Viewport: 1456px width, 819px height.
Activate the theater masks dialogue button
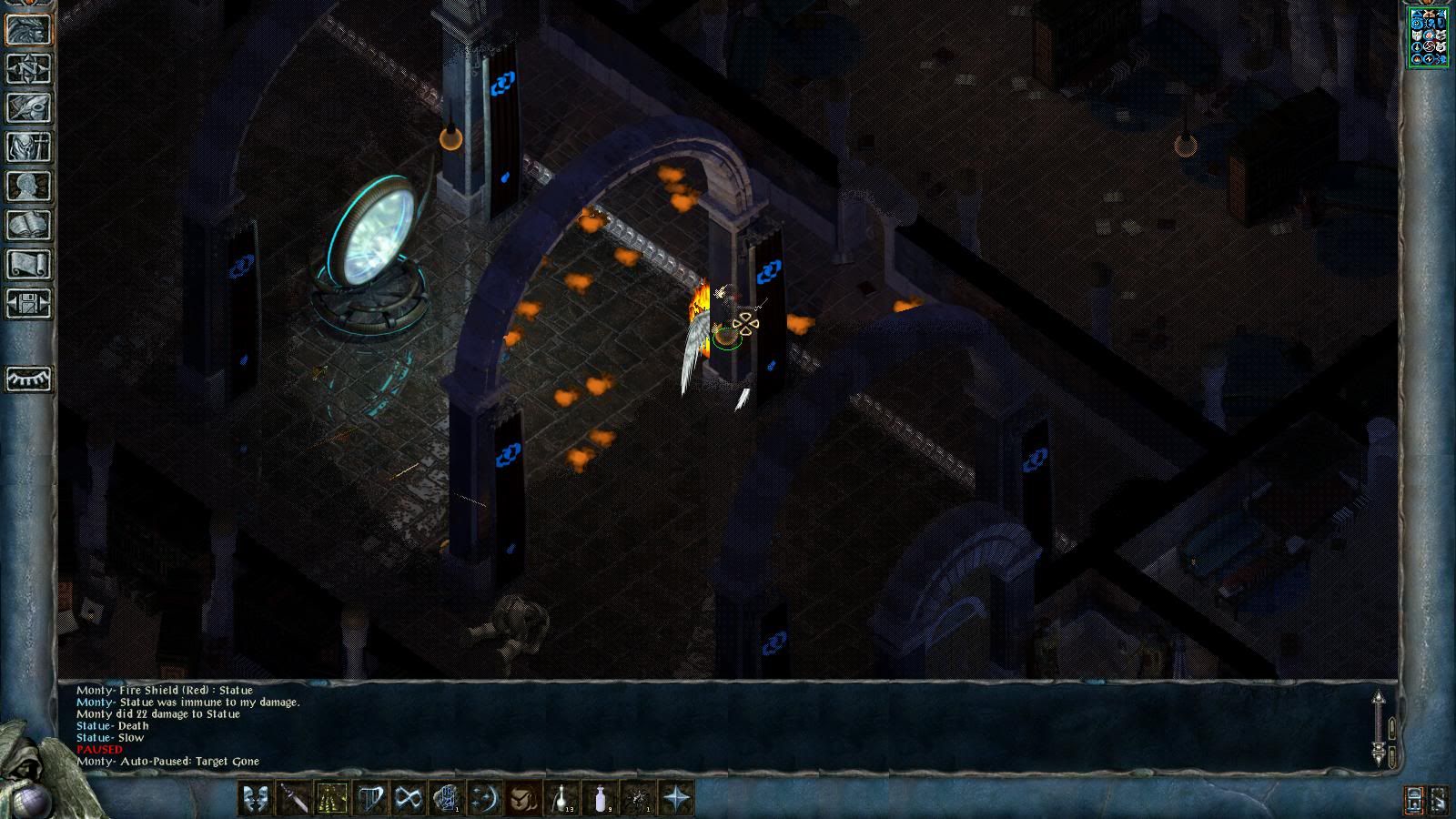point(255,799)
